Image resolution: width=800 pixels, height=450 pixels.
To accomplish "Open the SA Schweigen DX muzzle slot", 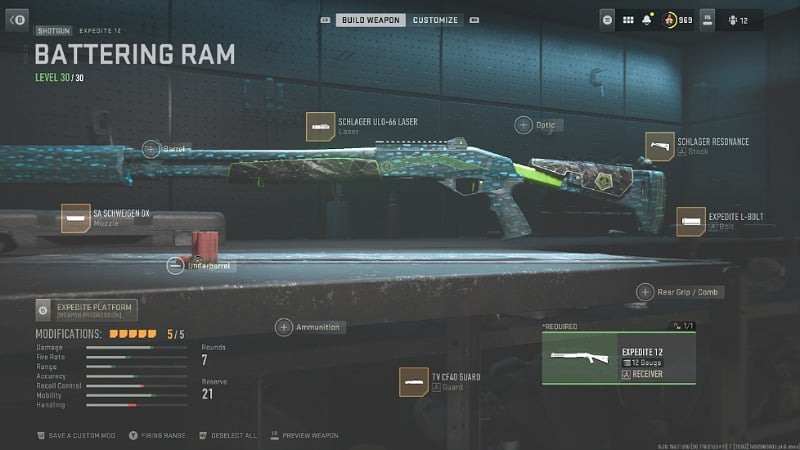I will click(76, 218).
